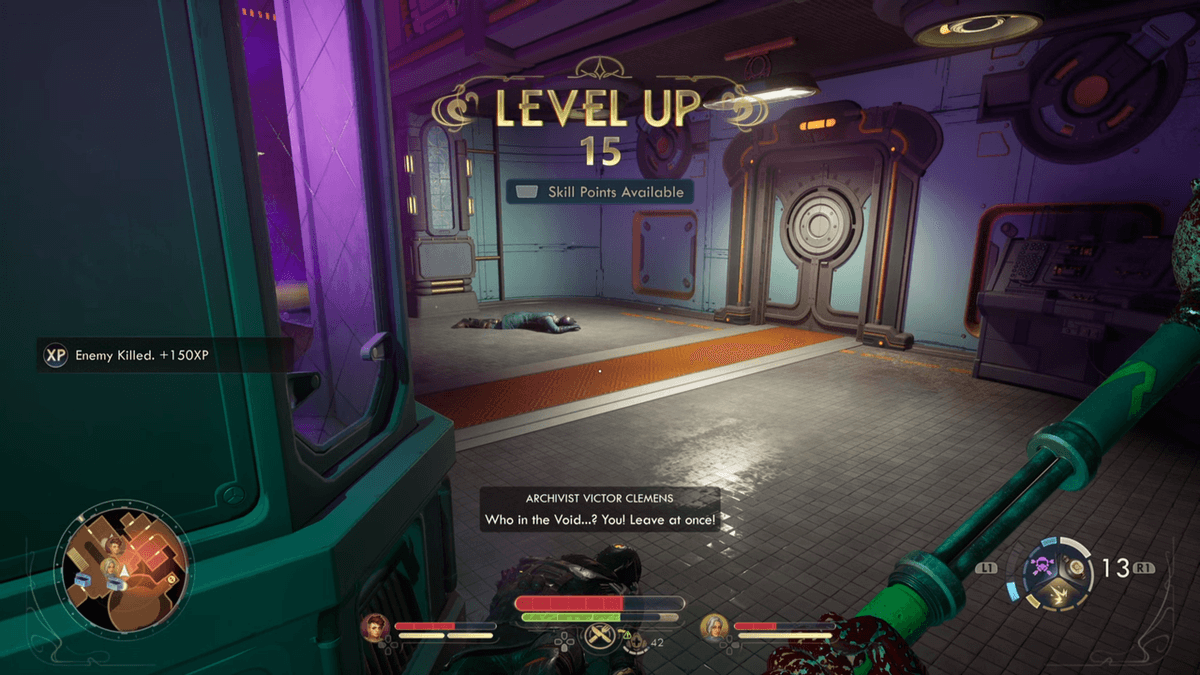
Task: Click the gray-haired companion portrait
Action: (714, 627)
